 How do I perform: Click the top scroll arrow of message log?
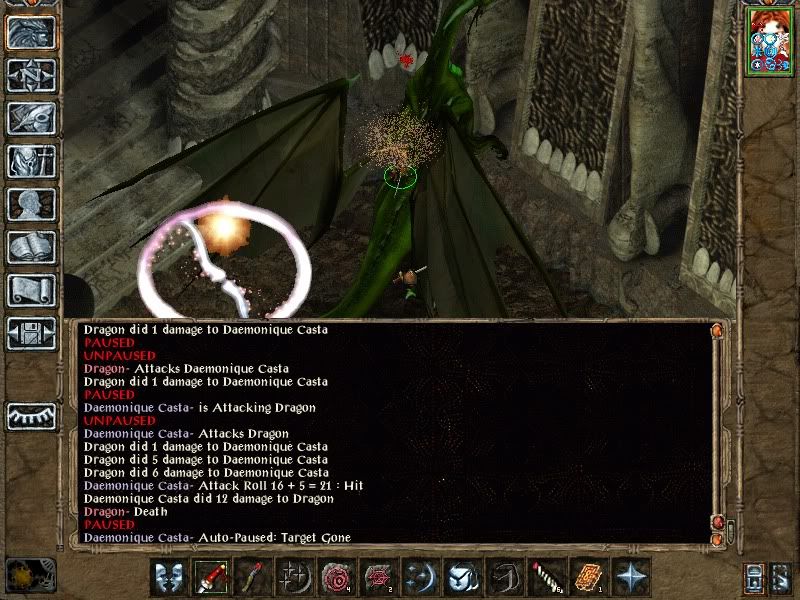tap(716, 329)
